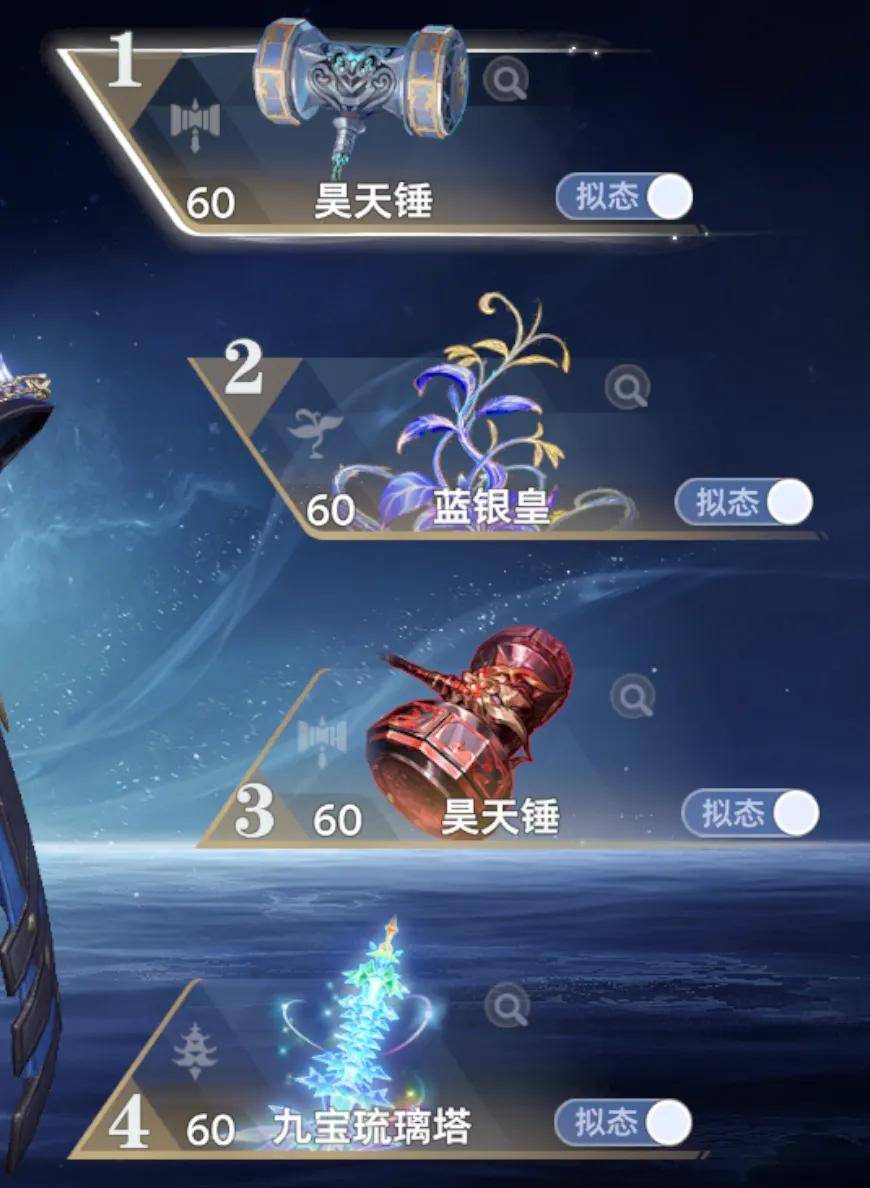The image size is (870, 1188).
Task: Toggle 拟态 for the red 昊天锤
Action: coord(750,813)
